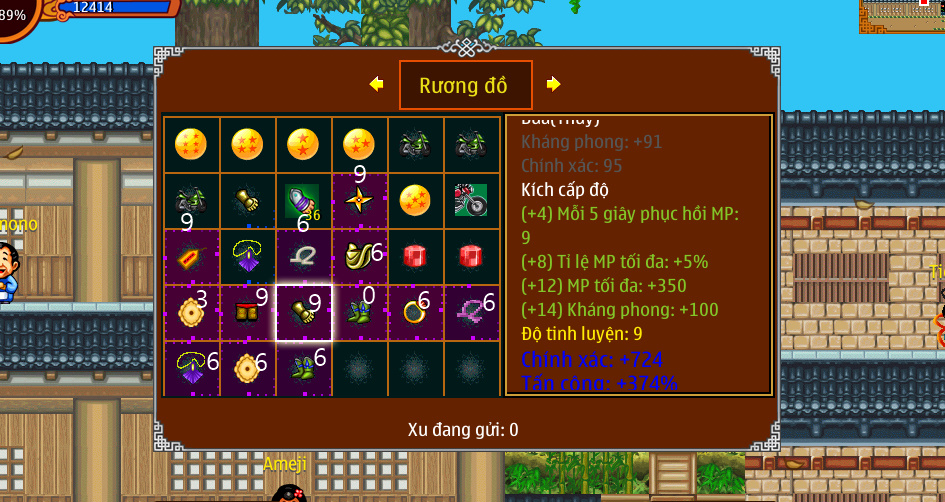This screenshot has height=502, width=945.
Task: Choose the gold ring item
Action: 415,313
